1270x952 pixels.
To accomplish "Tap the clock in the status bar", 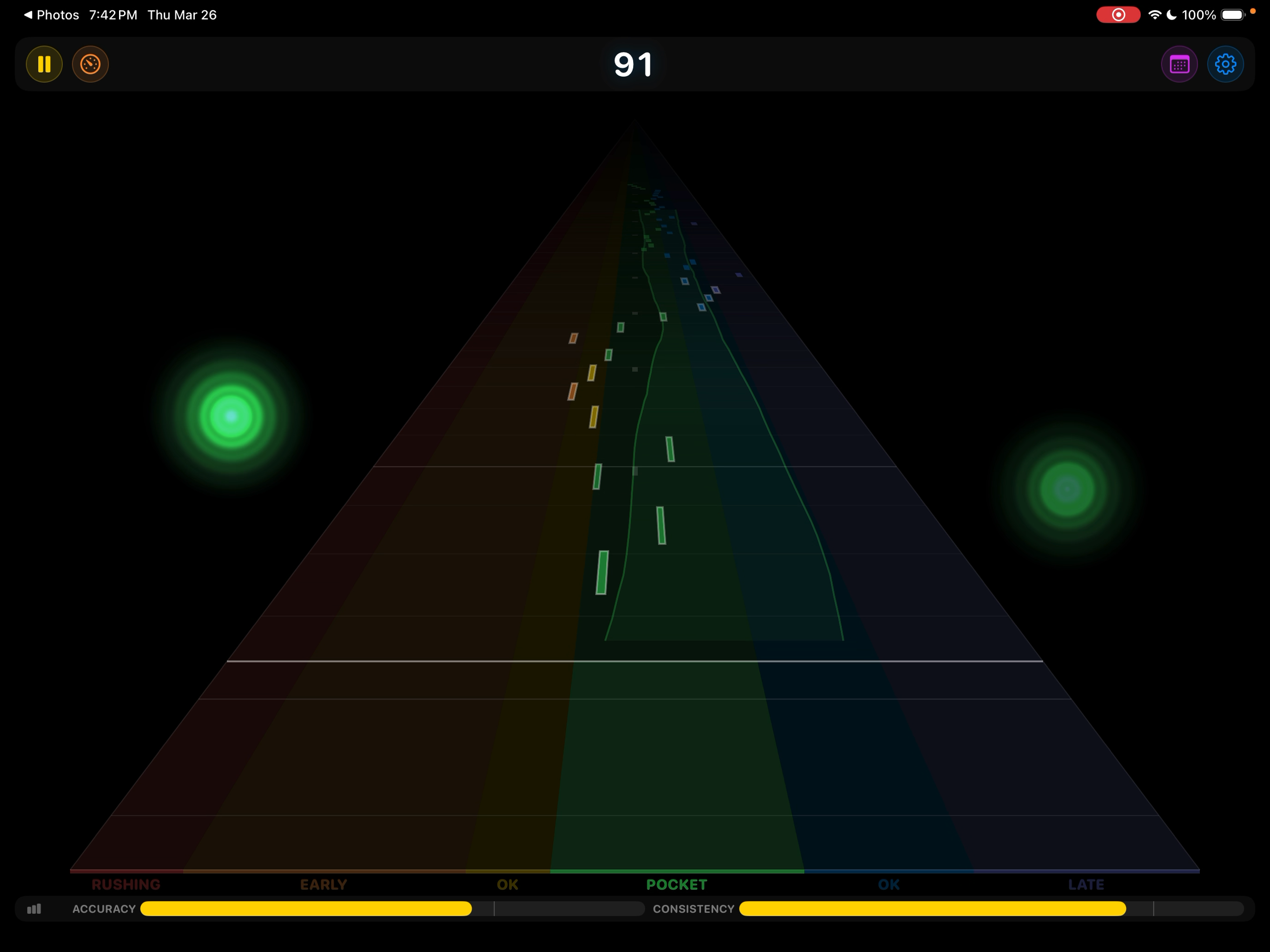I will click(112, 14).
